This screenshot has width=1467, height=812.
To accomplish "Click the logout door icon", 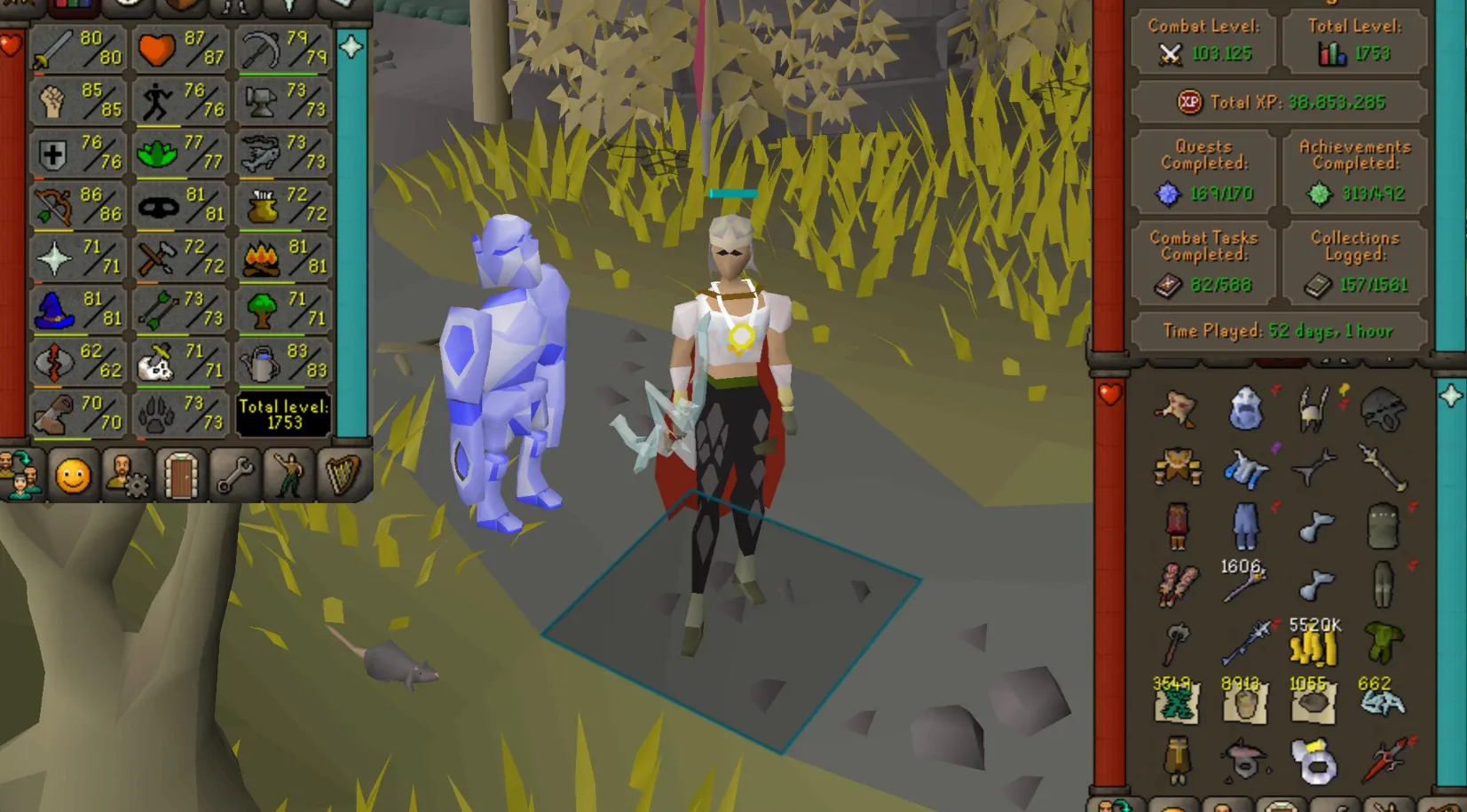I will pyautogui.click(x=181, y=475).
